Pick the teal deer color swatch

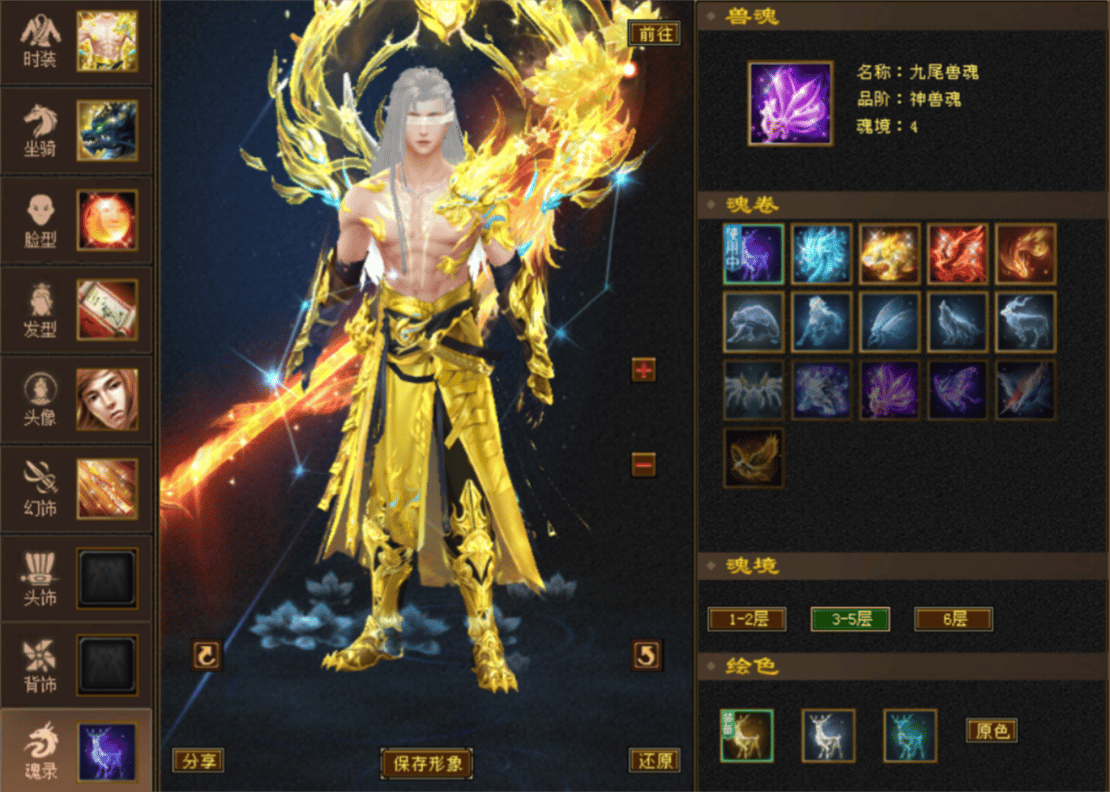click(910, 736)
